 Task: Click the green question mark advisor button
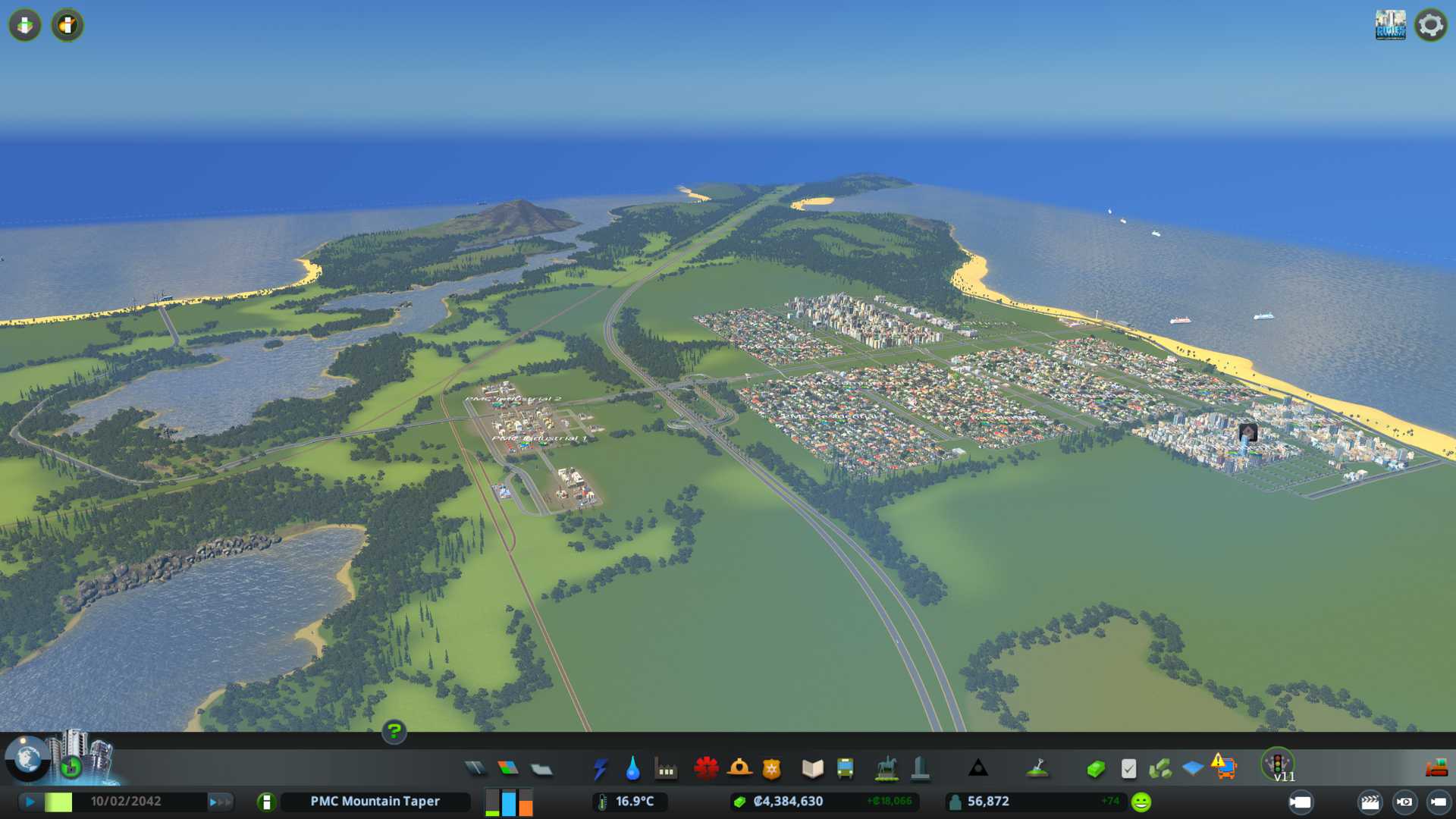(394, 731)
